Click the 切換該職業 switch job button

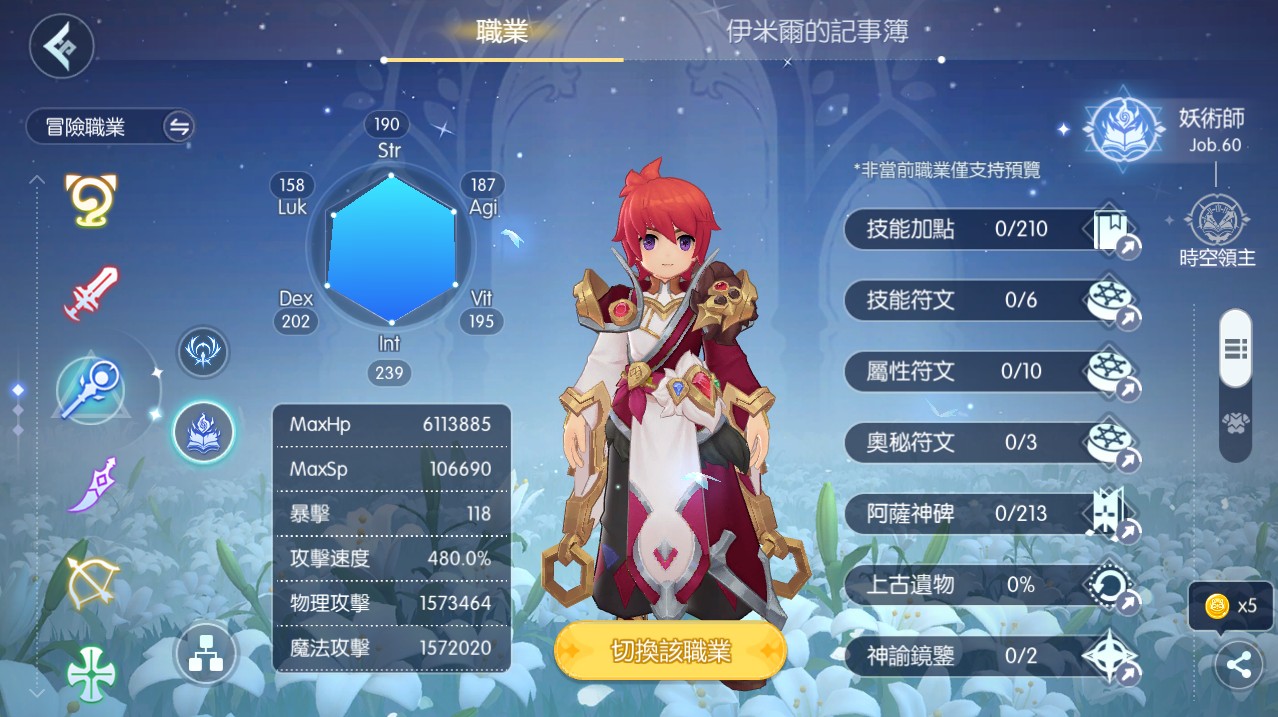coord(670,652)
